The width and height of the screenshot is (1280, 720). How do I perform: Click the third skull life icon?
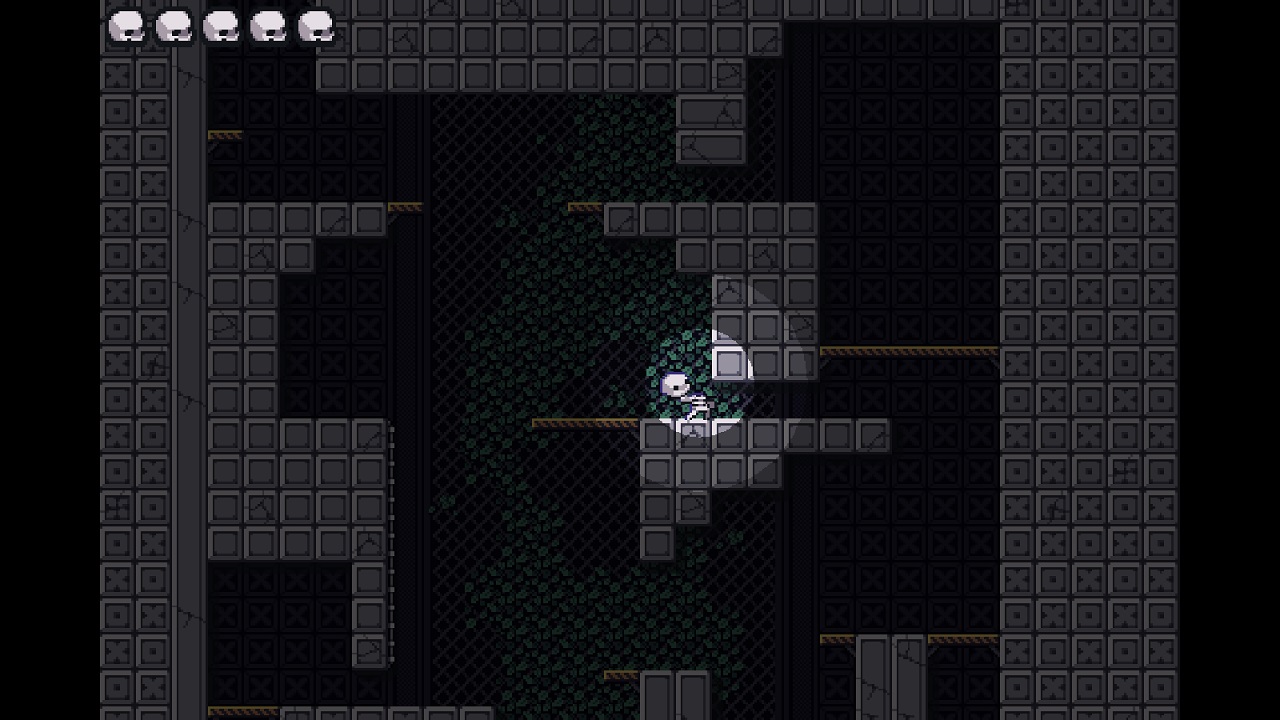coord(221,23)
